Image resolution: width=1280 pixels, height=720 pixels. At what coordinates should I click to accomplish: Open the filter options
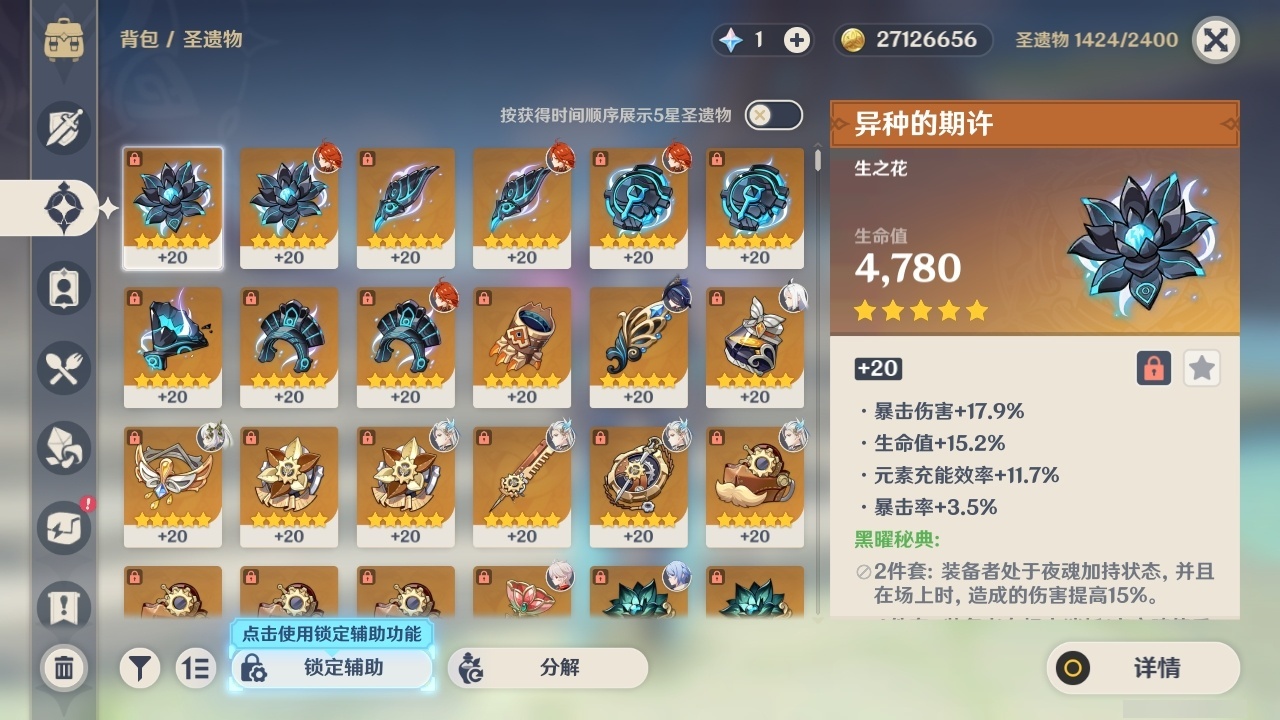[139, 668]
